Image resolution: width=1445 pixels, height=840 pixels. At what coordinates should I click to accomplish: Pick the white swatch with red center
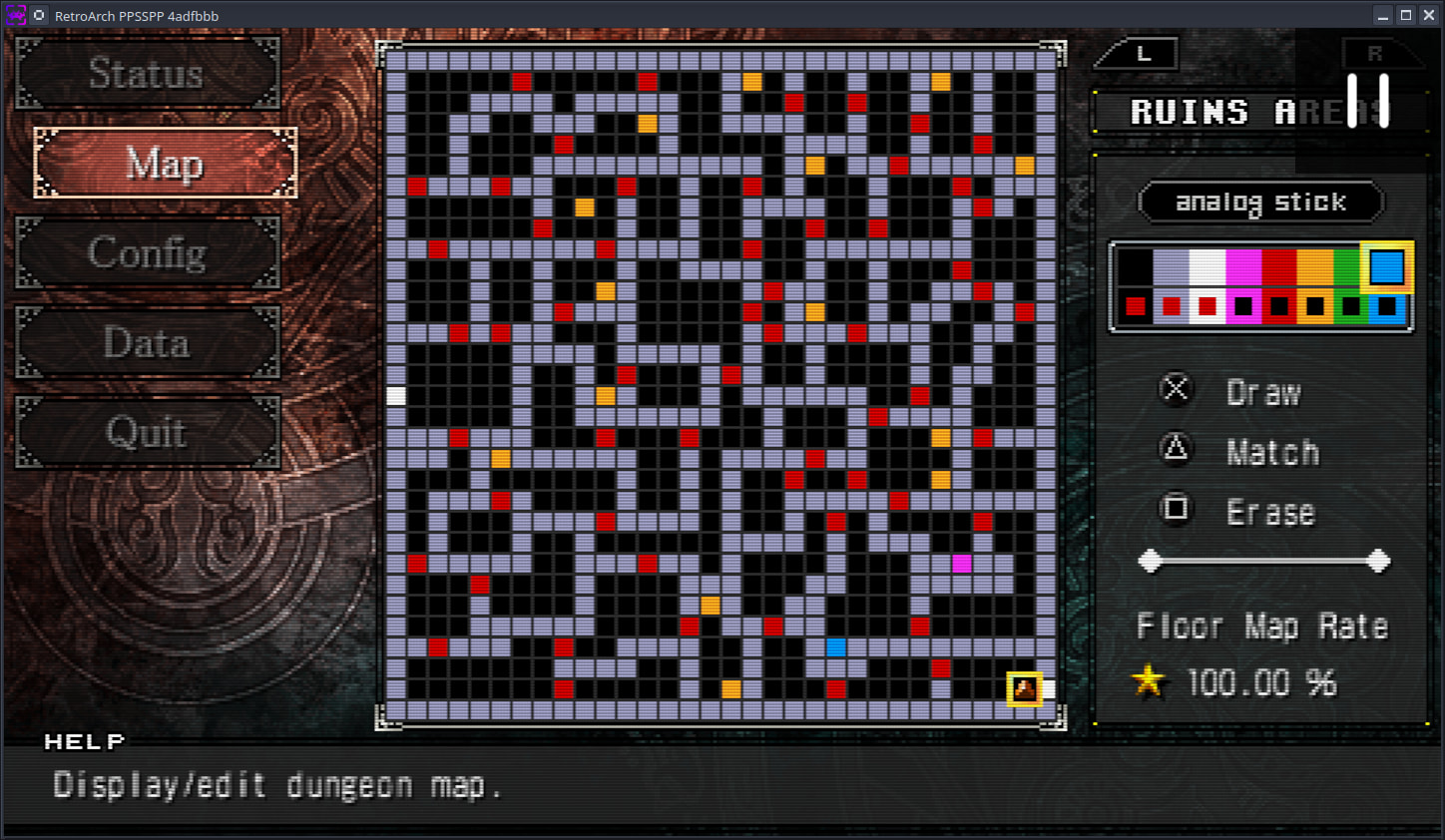click(1207, 306)
